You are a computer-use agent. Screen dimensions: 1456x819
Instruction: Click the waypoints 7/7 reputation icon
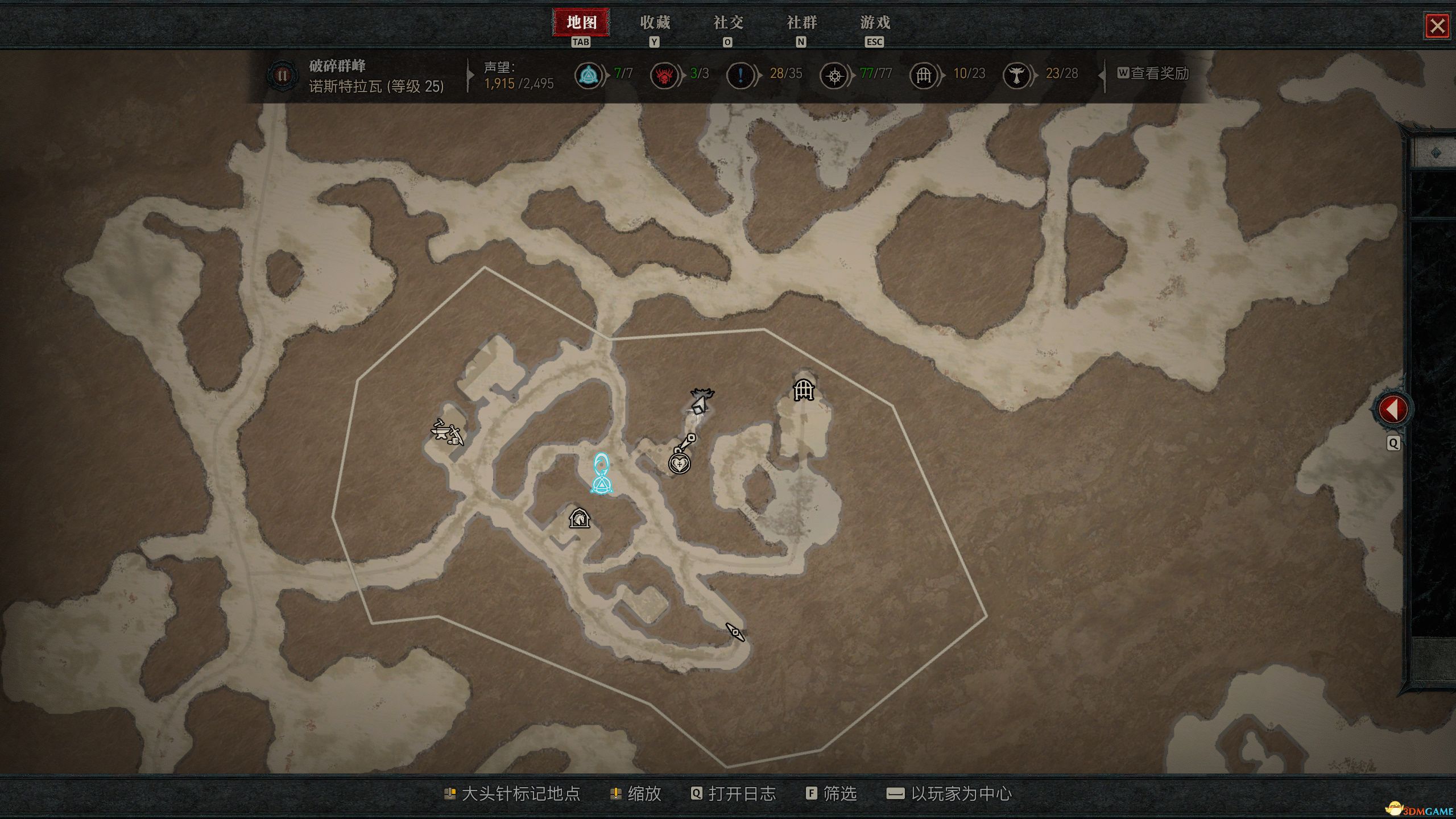590,74
